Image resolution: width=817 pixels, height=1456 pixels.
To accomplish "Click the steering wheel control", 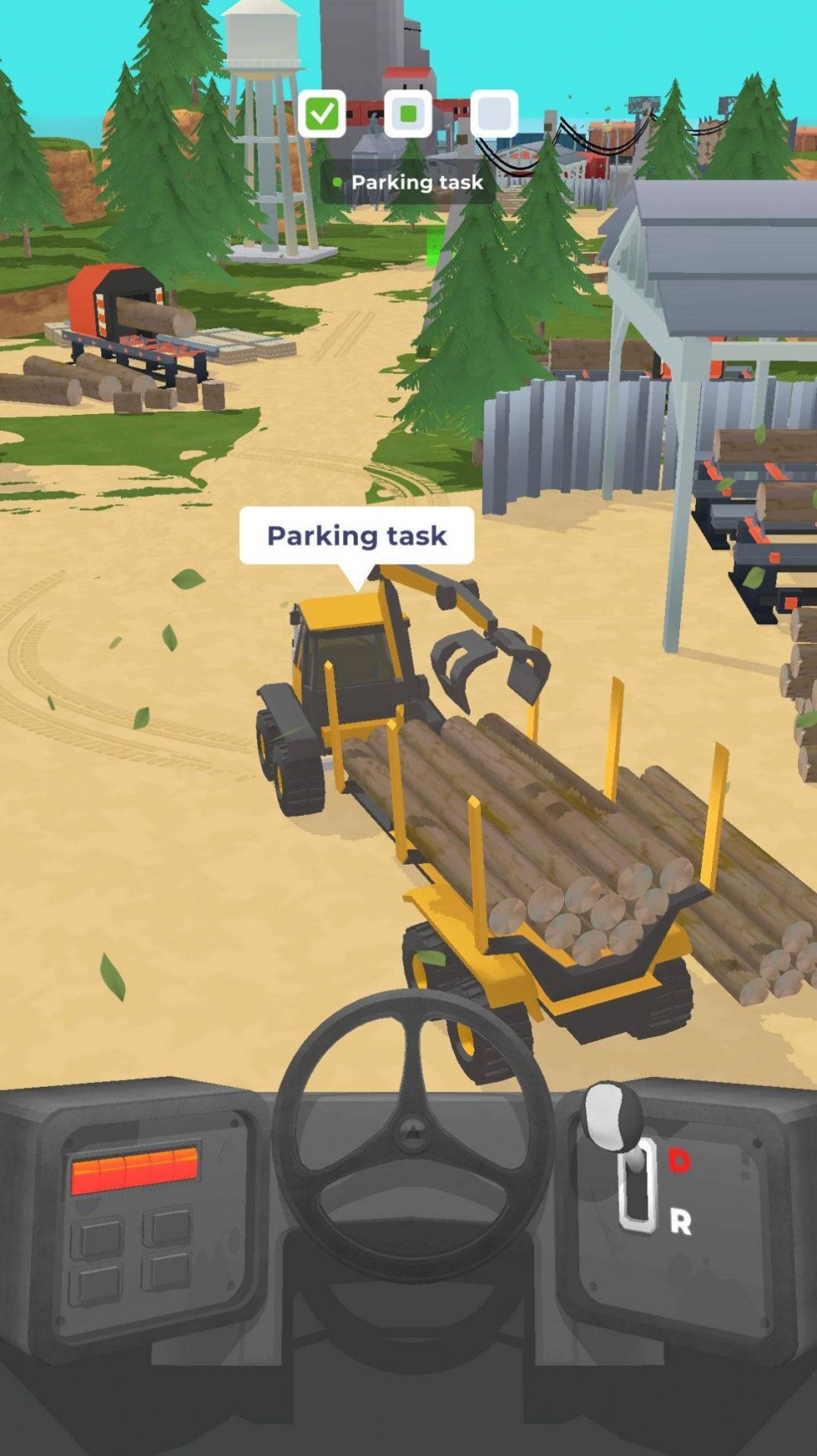I will [x=412, y=1133].
